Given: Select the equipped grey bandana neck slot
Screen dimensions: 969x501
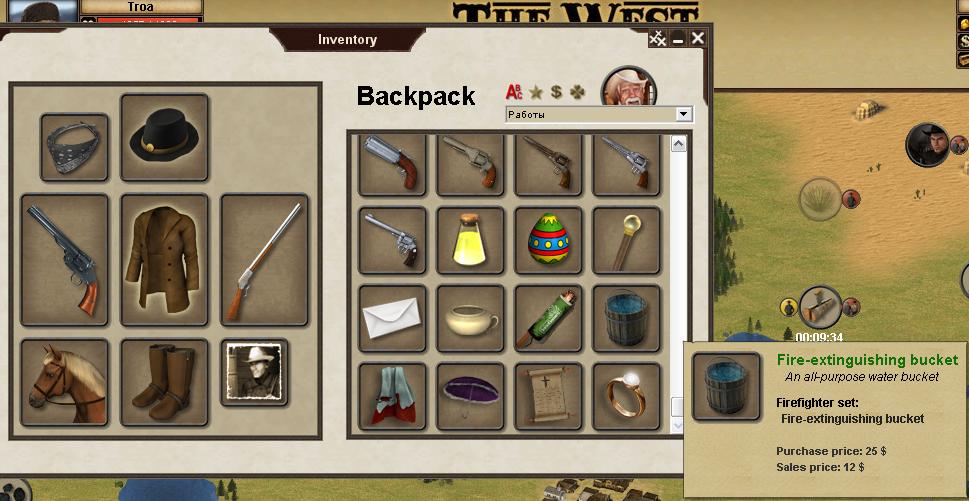Looking at the screenshot, I should [75, 147].
